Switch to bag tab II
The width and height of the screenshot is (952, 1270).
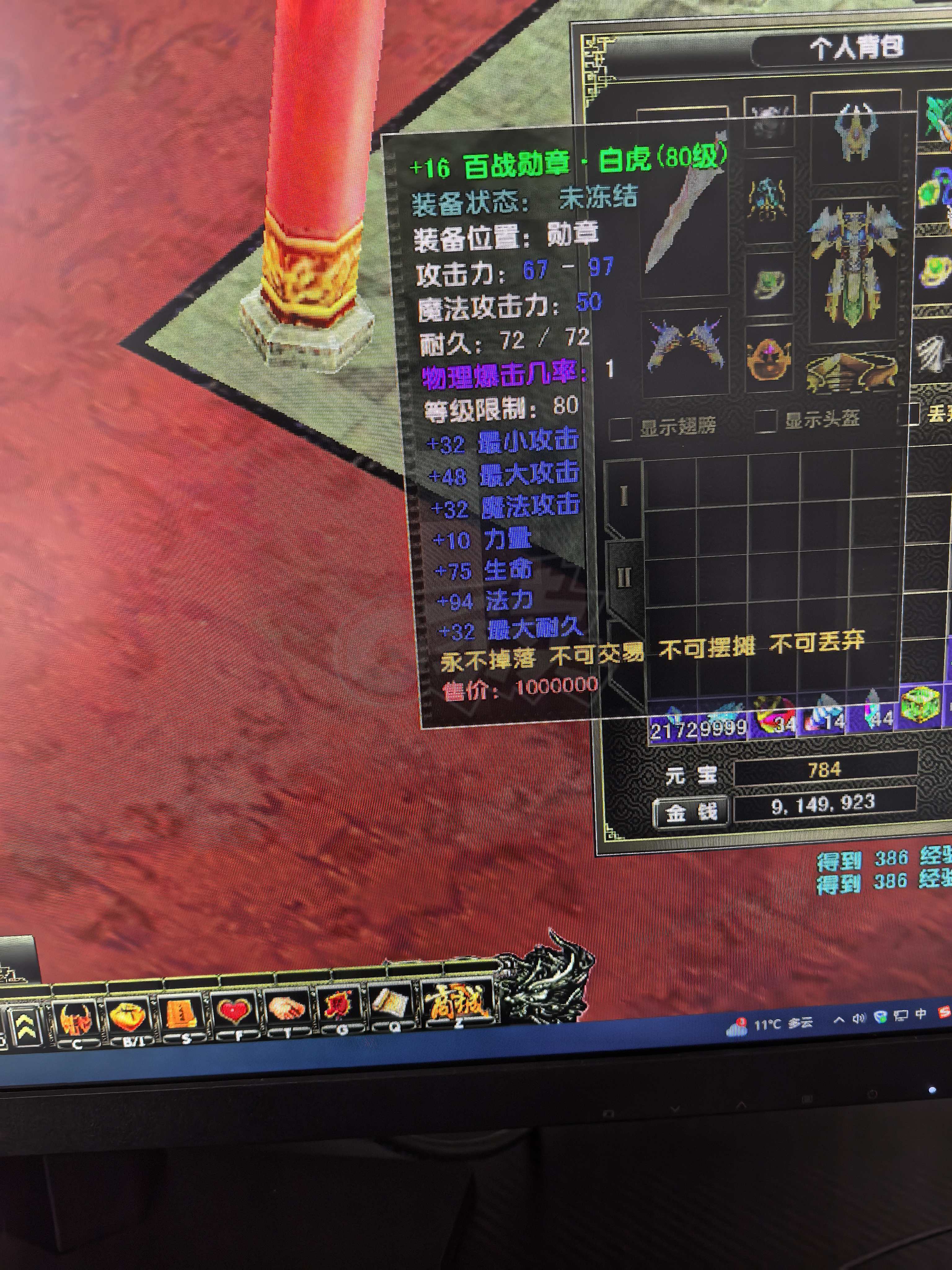[624, 578]
